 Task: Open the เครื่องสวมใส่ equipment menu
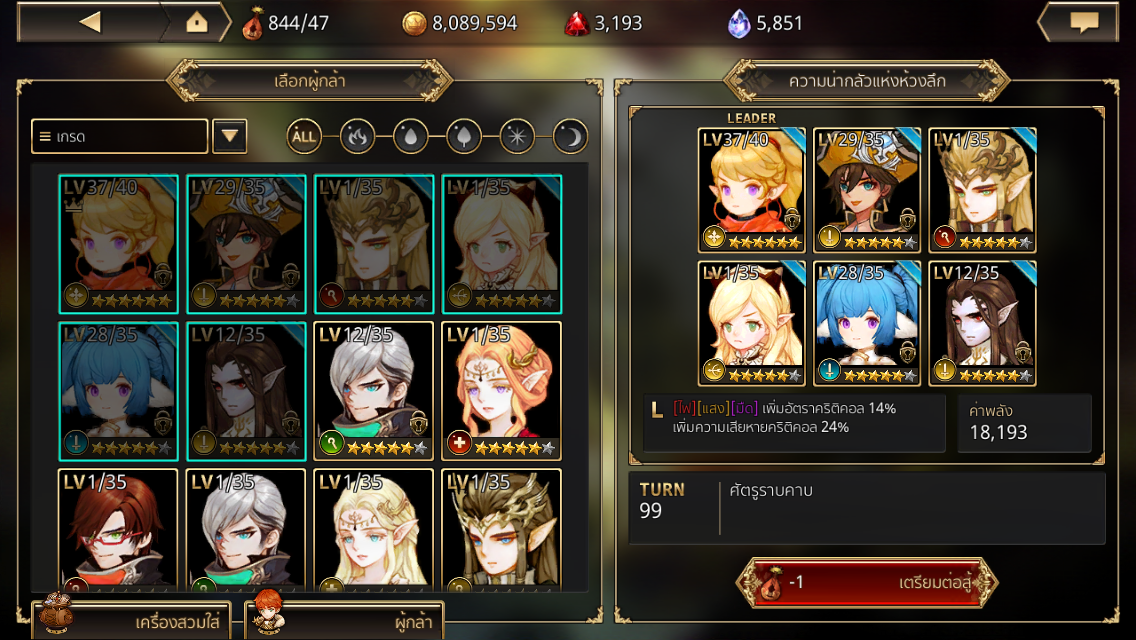coord(135,620)
